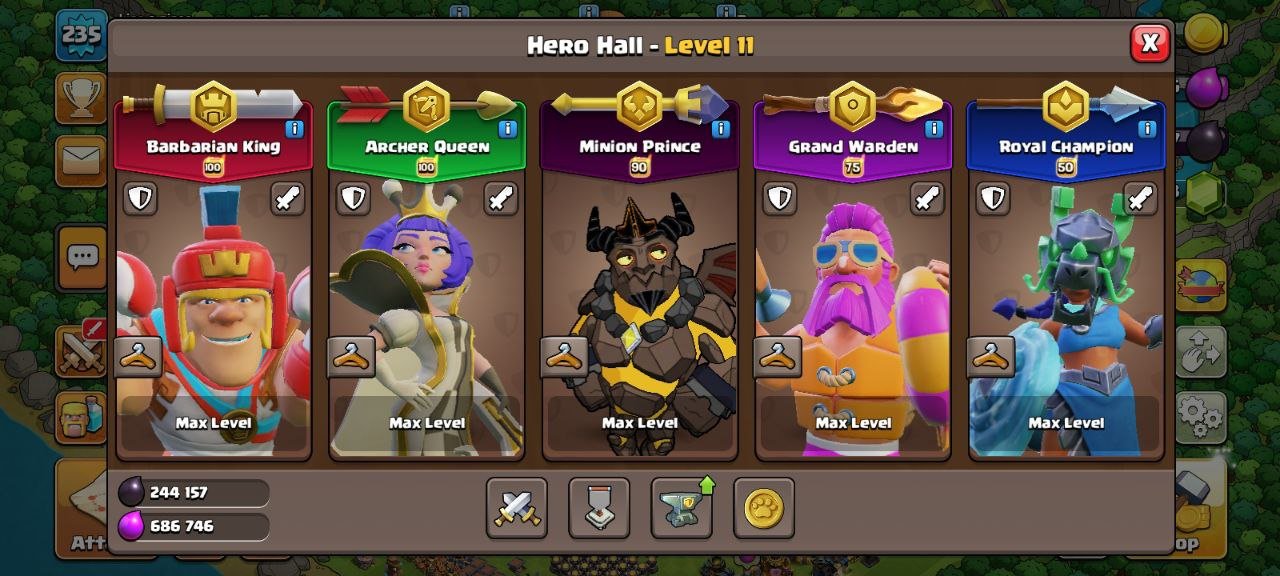Select the hero banner pedestal button

[599, 508]
